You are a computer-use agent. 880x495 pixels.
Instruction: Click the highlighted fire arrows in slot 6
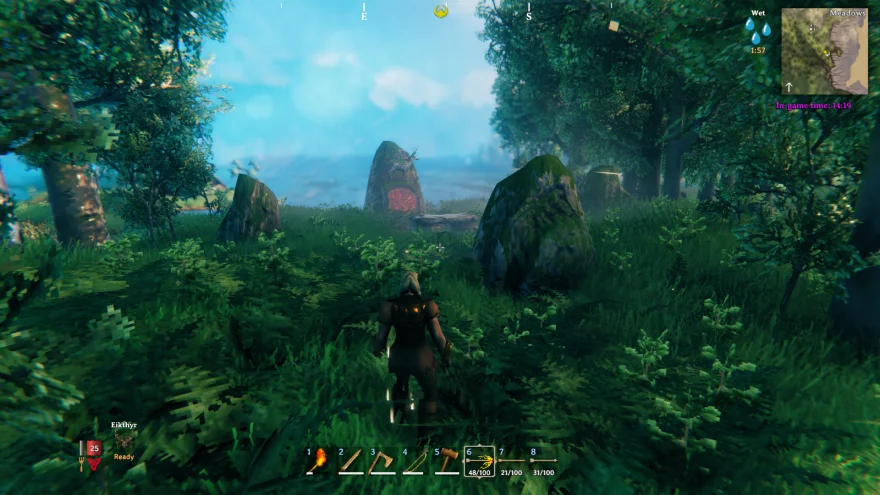click(480, 461)
